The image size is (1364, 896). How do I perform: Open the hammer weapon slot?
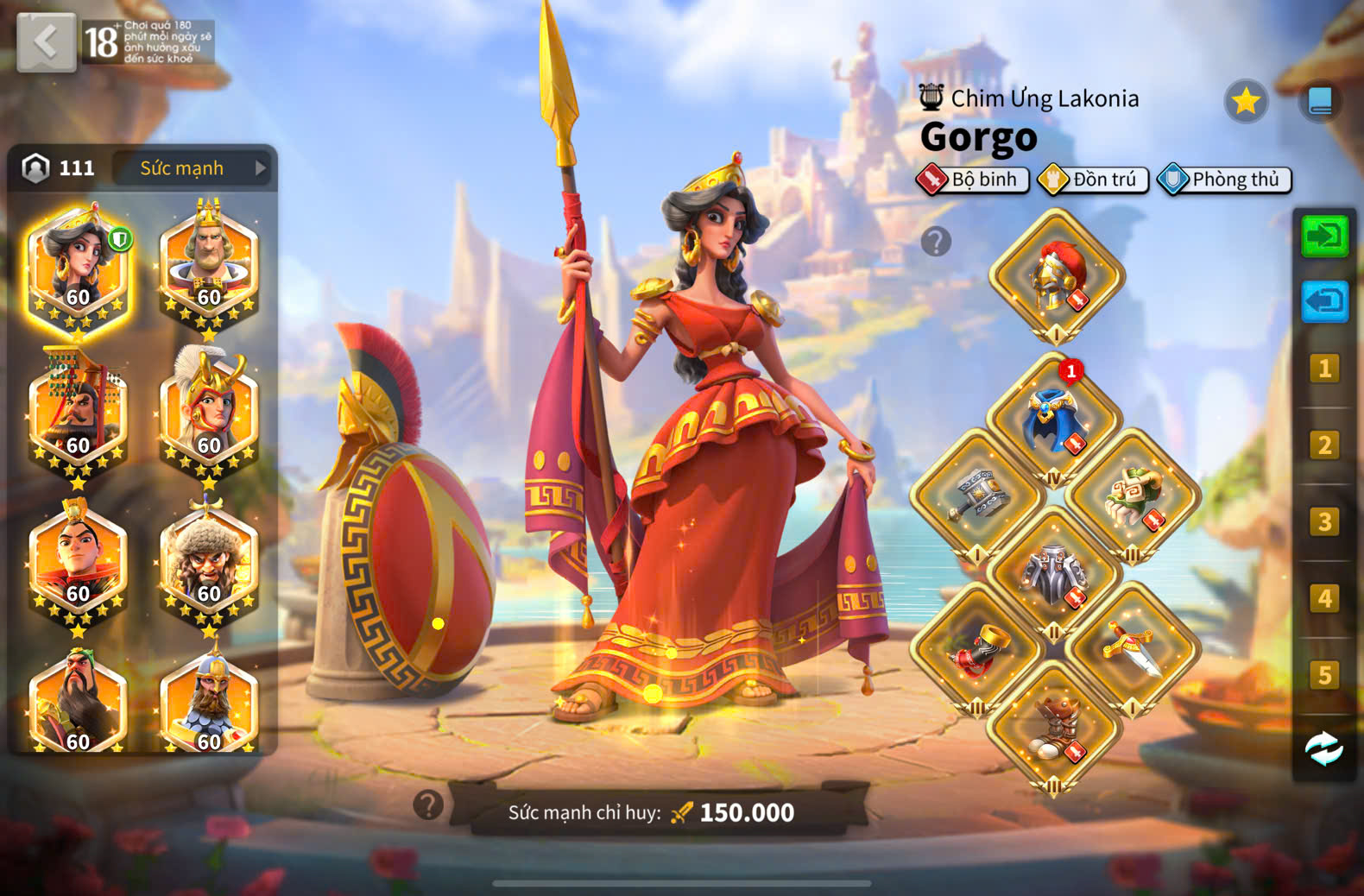977,496
